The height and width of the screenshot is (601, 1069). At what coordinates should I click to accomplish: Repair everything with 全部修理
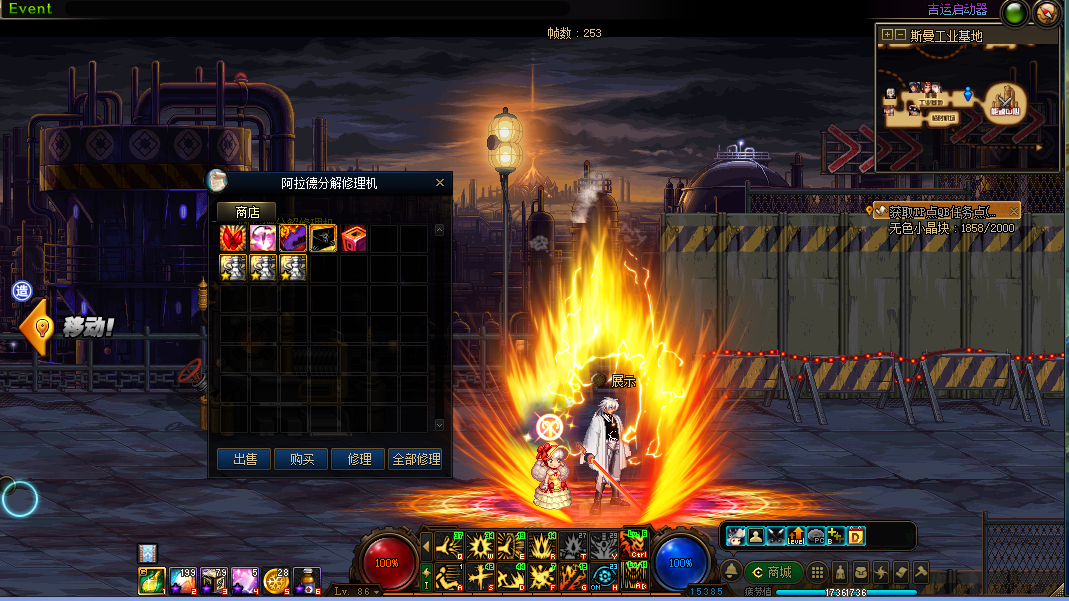point(415,459)
